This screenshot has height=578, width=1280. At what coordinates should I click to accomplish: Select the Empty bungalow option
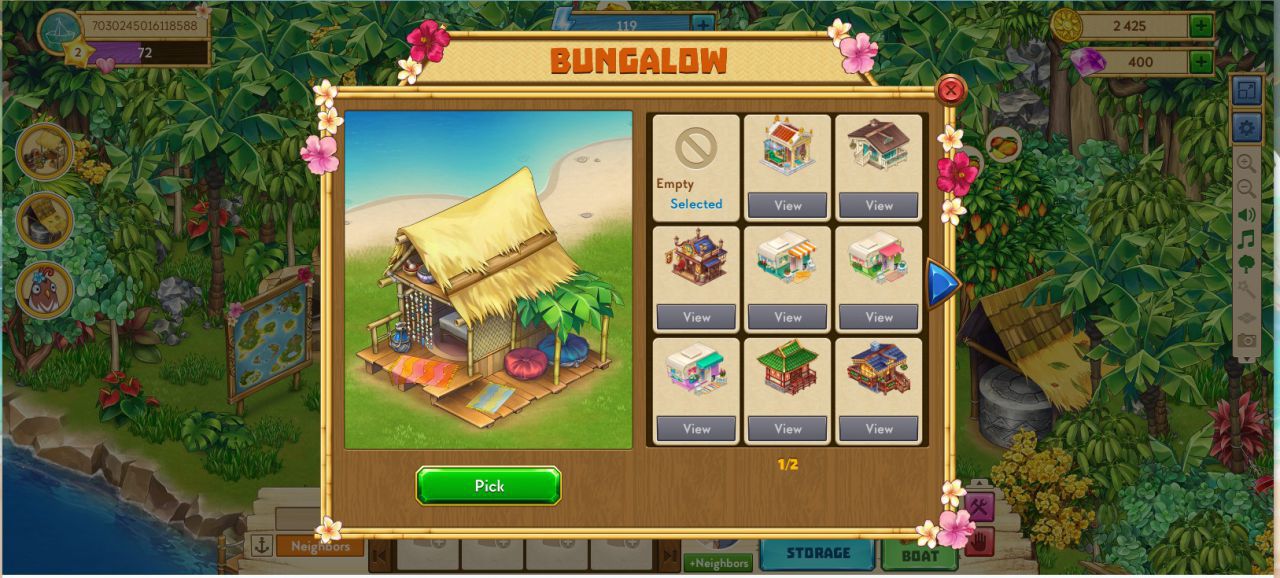click(696, 166)
